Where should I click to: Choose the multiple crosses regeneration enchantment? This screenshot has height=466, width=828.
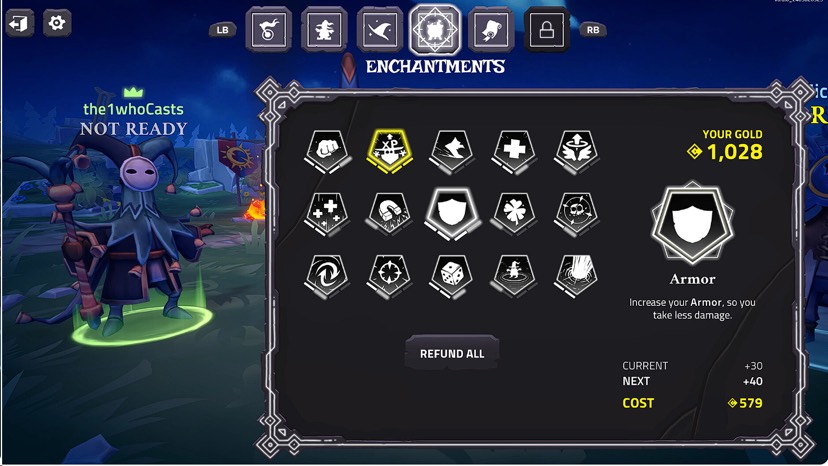[325, 212]
